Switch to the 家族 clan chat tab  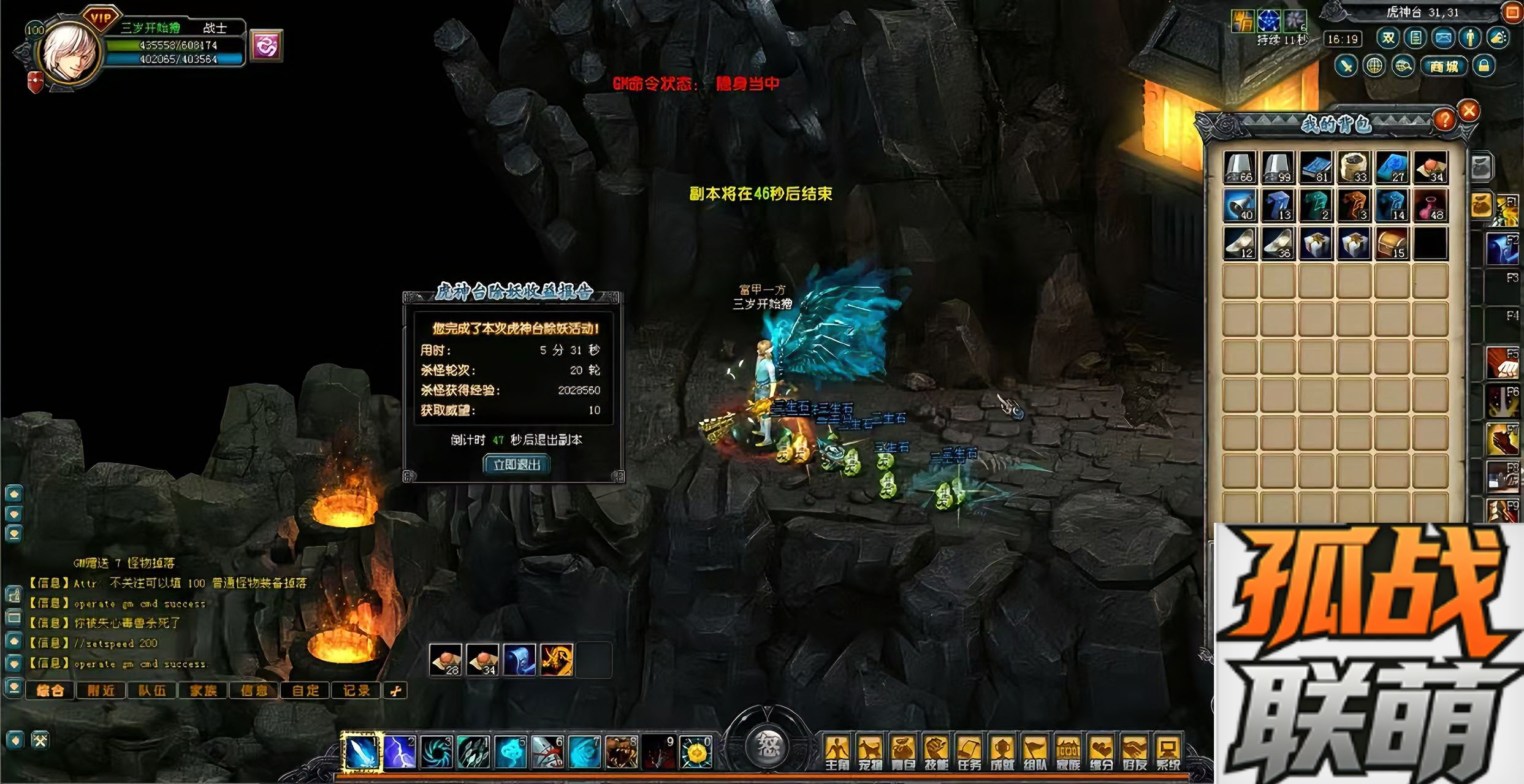pyautogui.click(x=203, y=691)
